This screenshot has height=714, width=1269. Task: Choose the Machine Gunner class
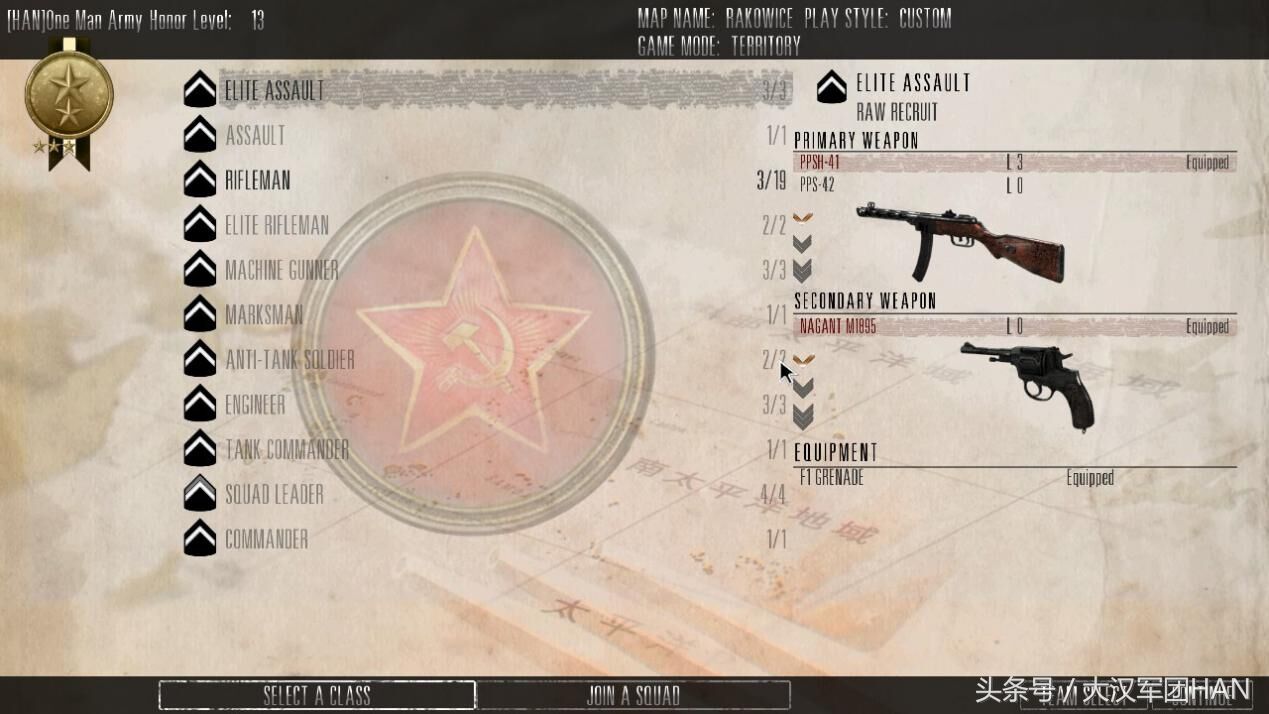point(281,270)
